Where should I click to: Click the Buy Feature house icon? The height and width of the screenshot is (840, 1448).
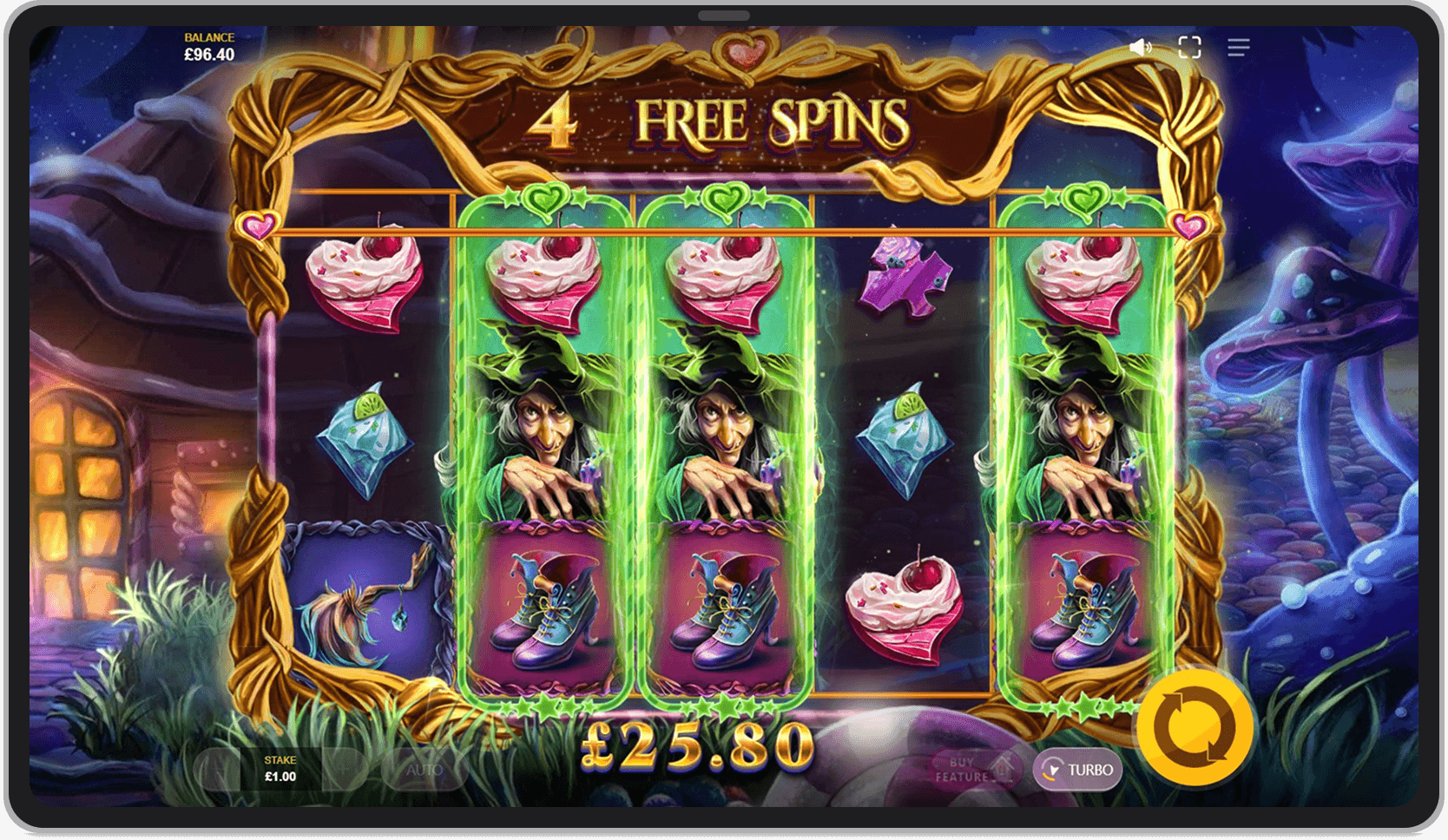point(1000,766)
